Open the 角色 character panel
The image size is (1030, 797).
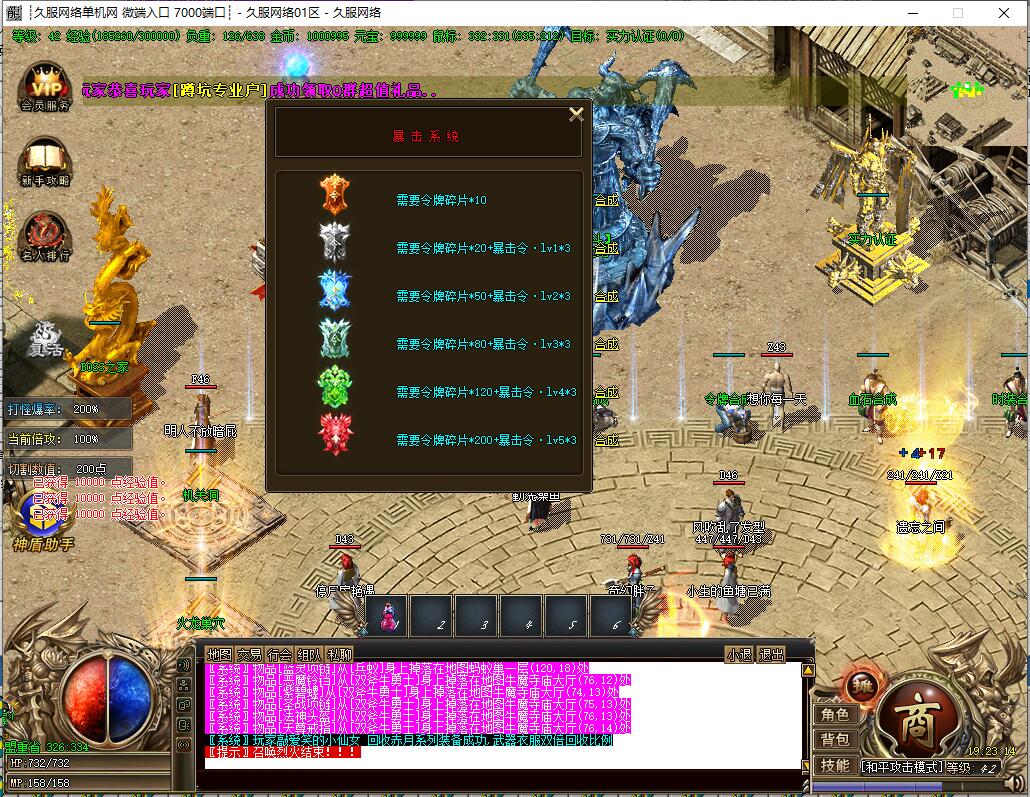coord(835,715)
